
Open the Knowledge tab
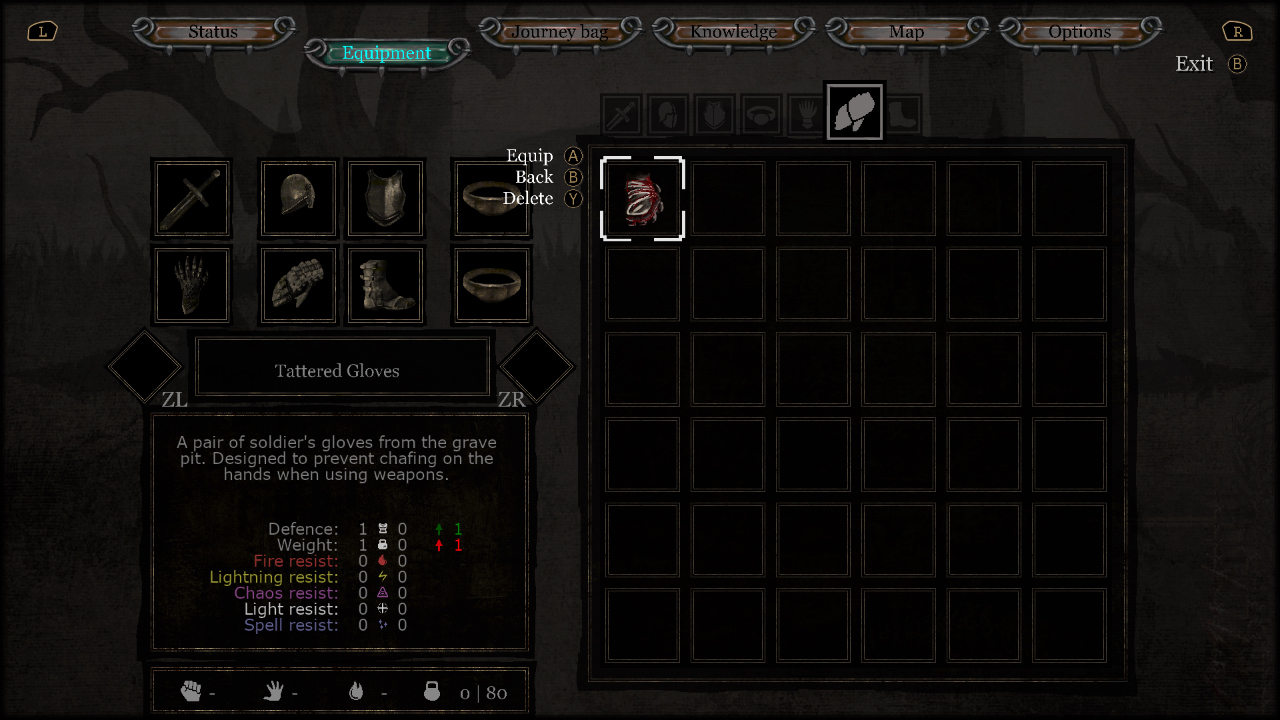pos(733,32)
